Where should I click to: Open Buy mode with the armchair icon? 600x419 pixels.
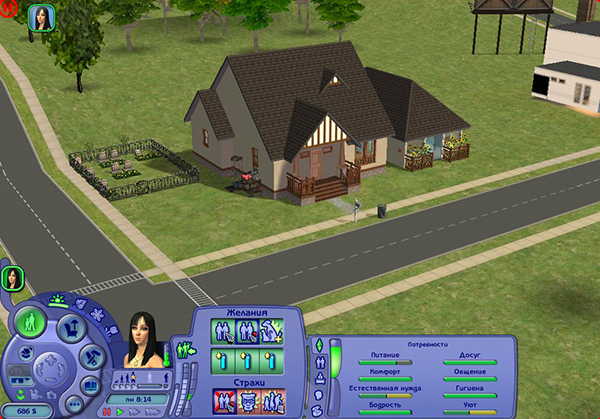tap(71, 329)
